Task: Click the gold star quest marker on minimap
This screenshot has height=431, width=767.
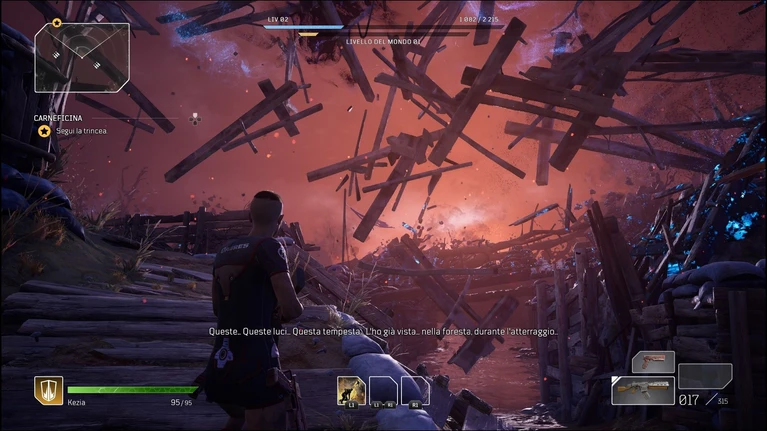Action: (x=57, y=22)
